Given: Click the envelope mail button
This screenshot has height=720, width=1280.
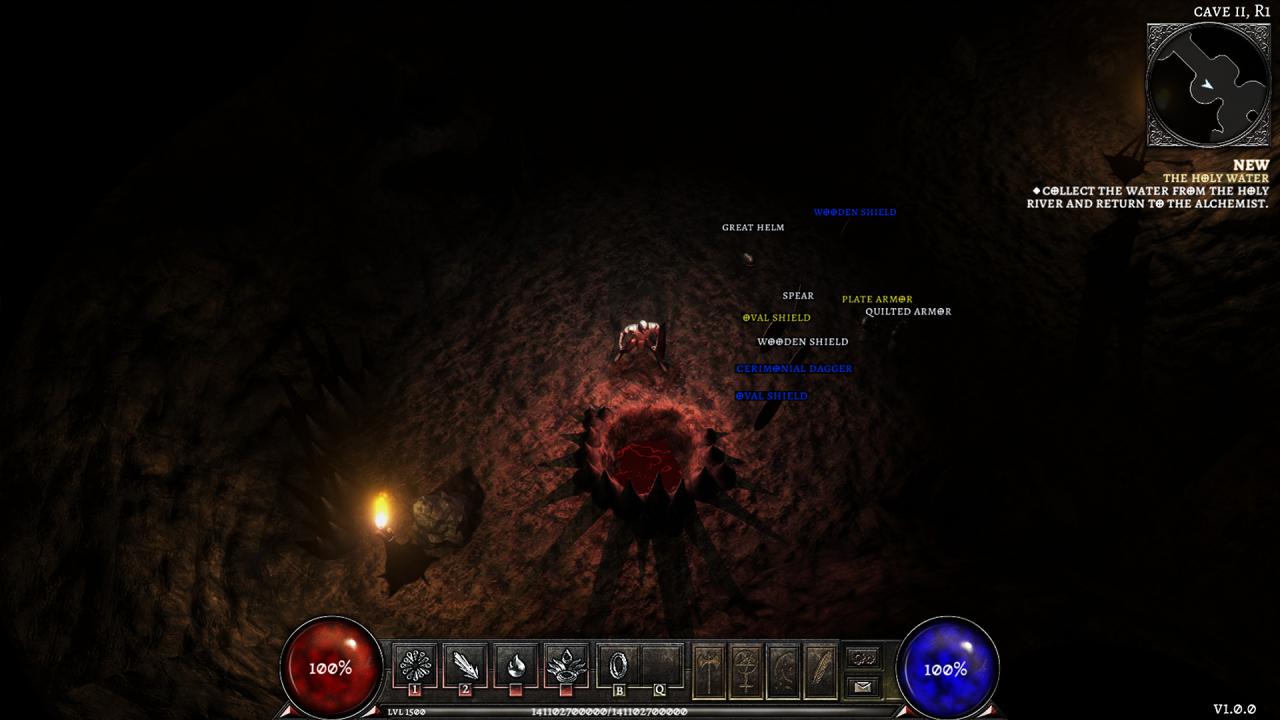Looking at the screenshot, I should (862, 686).
